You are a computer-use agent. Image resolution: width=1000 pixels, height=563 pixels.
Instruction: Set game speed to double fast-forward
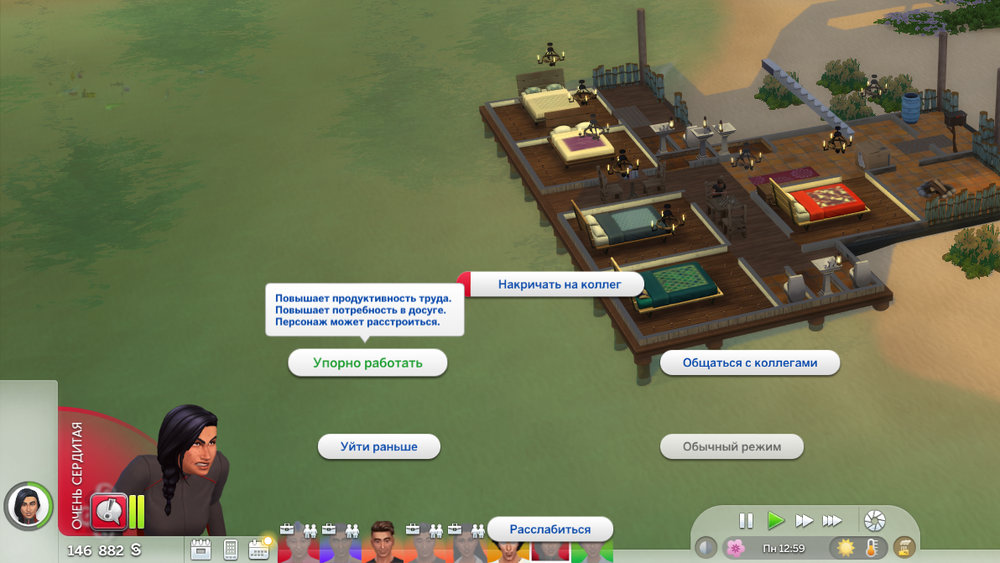(x=803, y=520)
